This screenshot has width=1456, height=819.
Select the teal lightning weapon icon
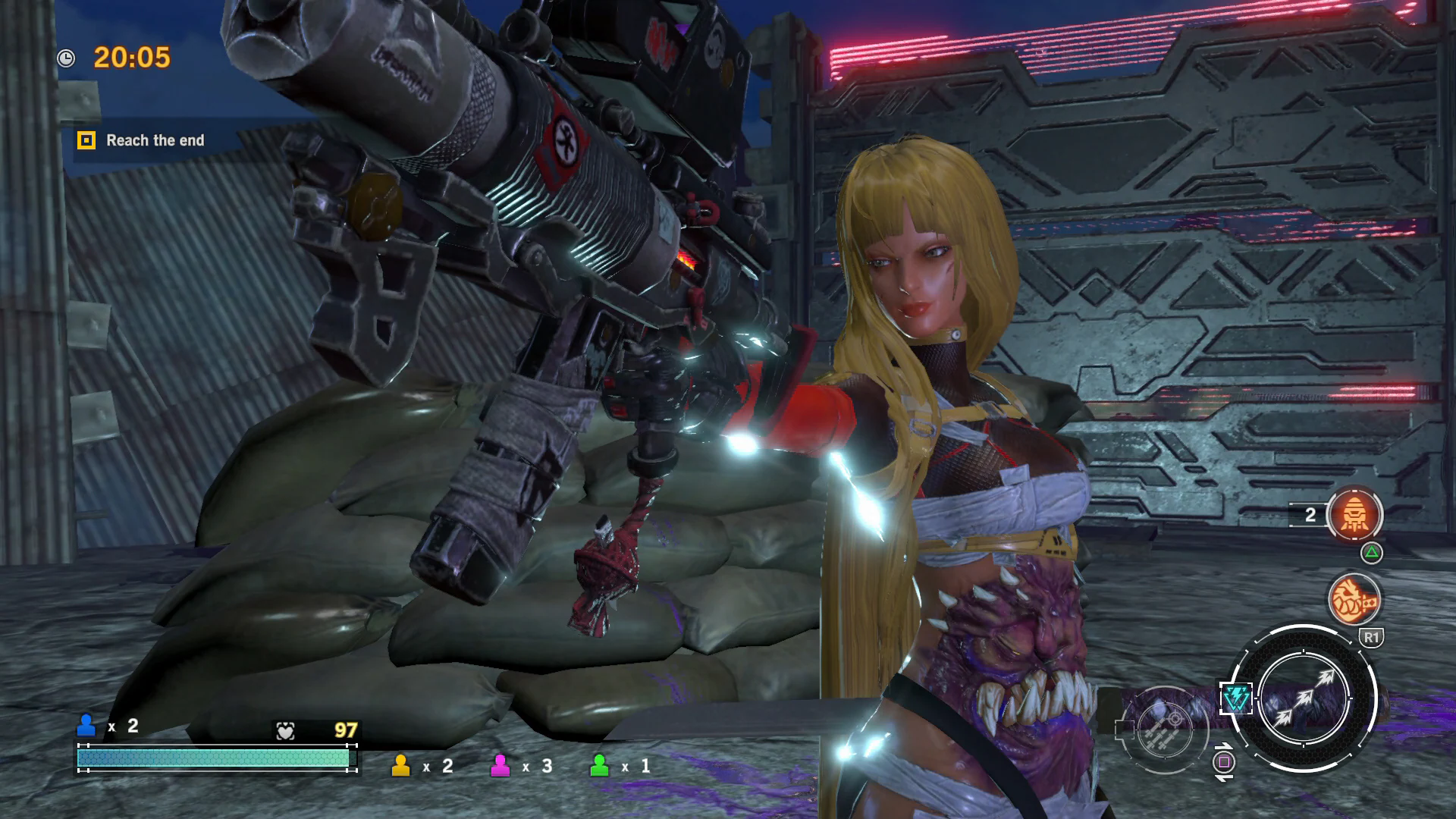(x=1238, y=697)
